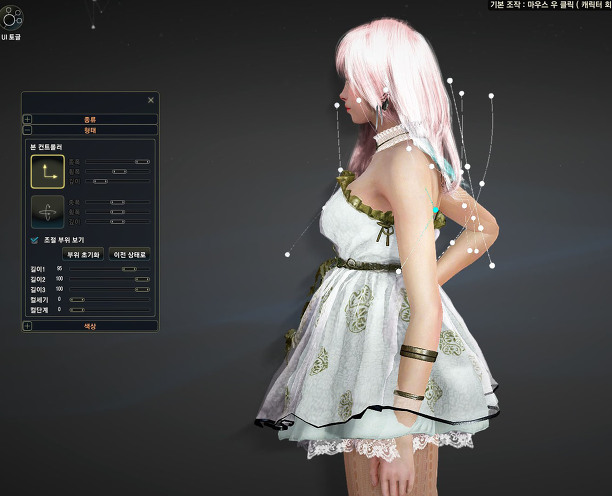Click the 이전 상태로 revert button

(x=130, y=254)
